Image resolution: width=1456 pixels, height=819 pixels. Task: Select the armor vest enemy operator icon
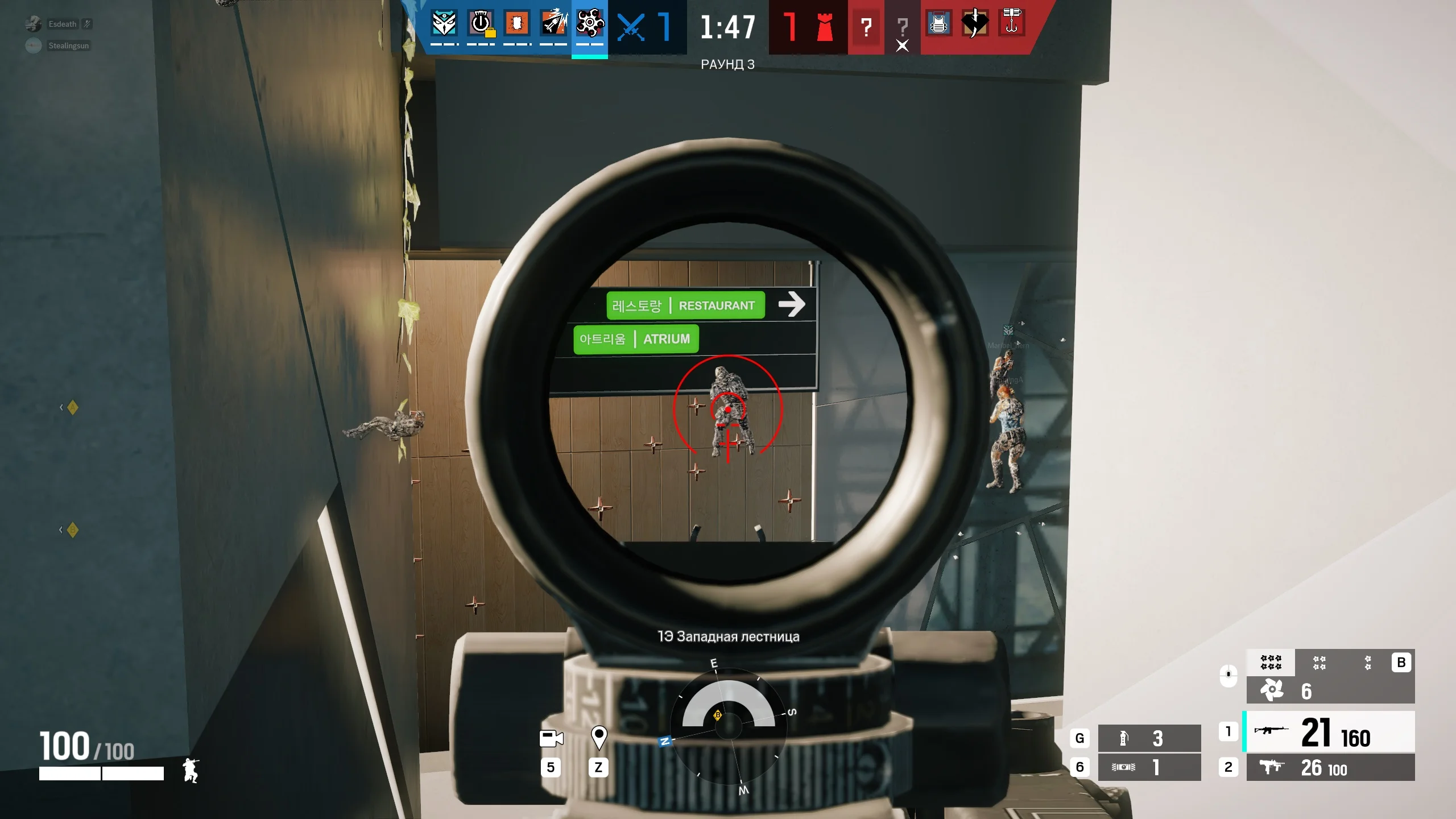coord(939,24)
